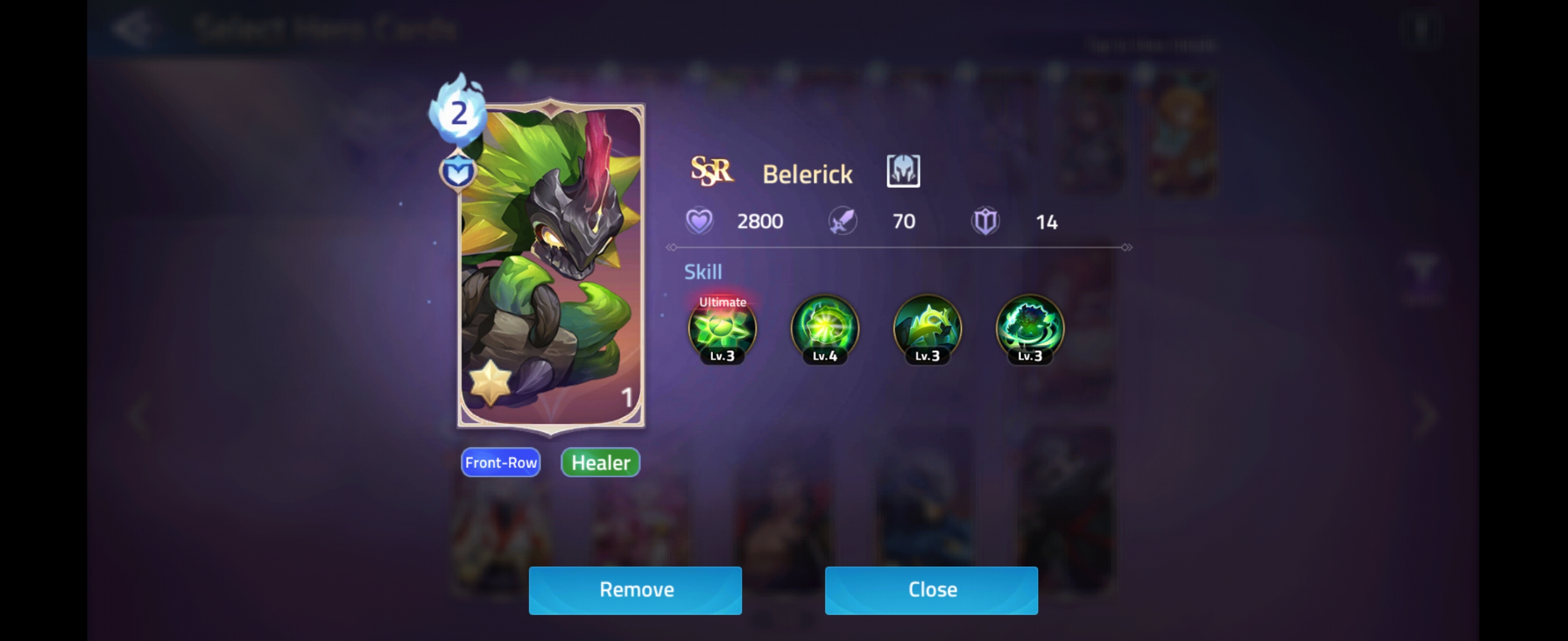Viewport: 1568px width, 641px height.
Task: Select the tank role icon beside Belerick's name
Action: pyautogui.click(x=903, y=171)
